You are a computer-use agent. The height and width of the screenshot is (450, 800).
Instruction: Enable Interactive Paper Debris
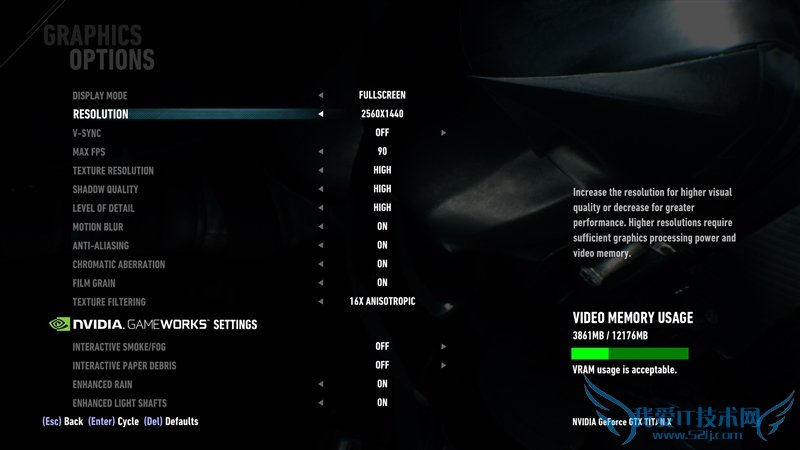124,366
